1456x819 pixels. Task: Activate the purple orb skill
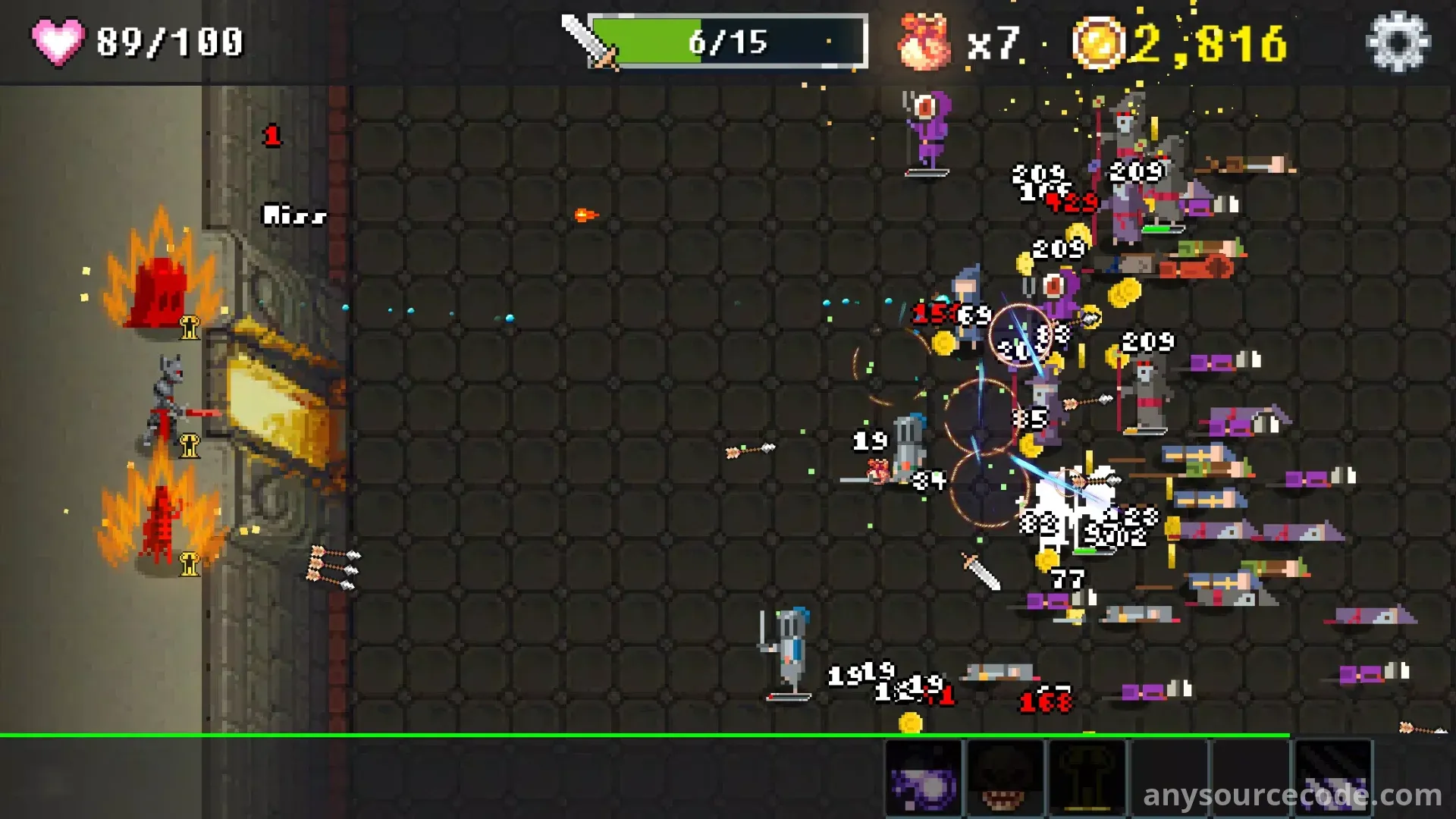tap(924, 779)
